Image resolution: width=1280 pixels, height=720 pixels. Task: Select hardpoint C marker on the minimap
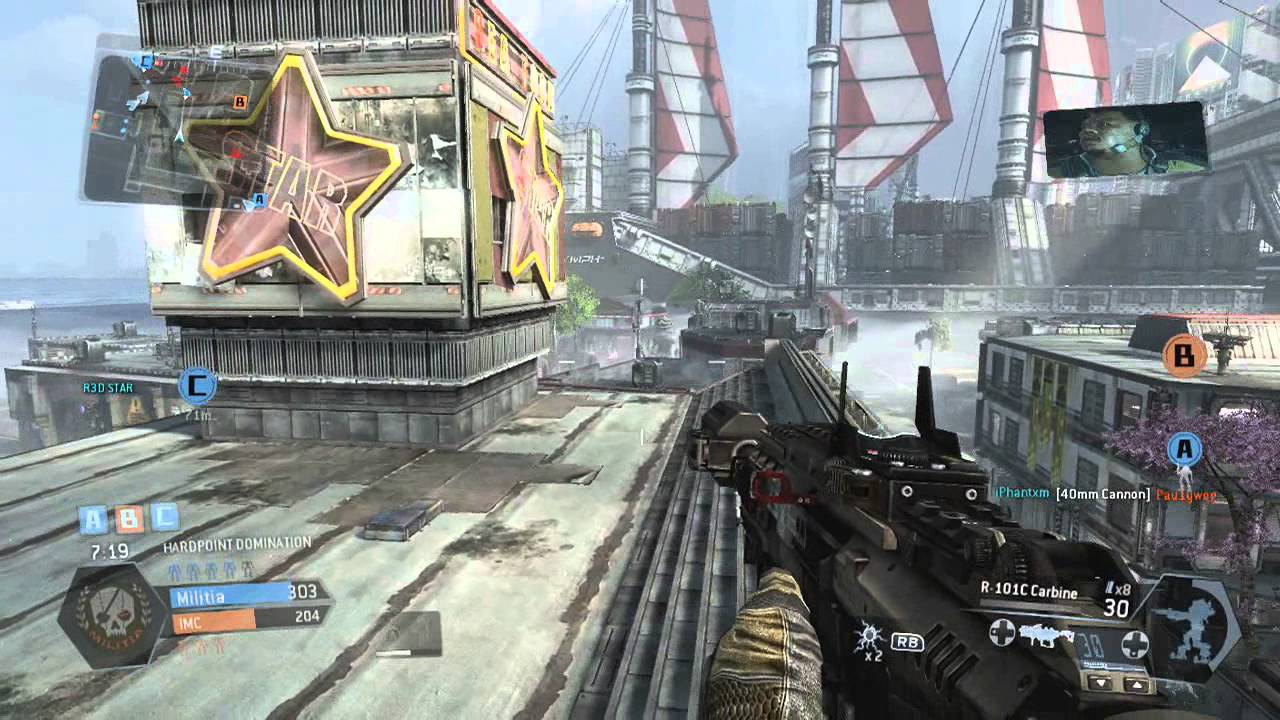[147, 62]
